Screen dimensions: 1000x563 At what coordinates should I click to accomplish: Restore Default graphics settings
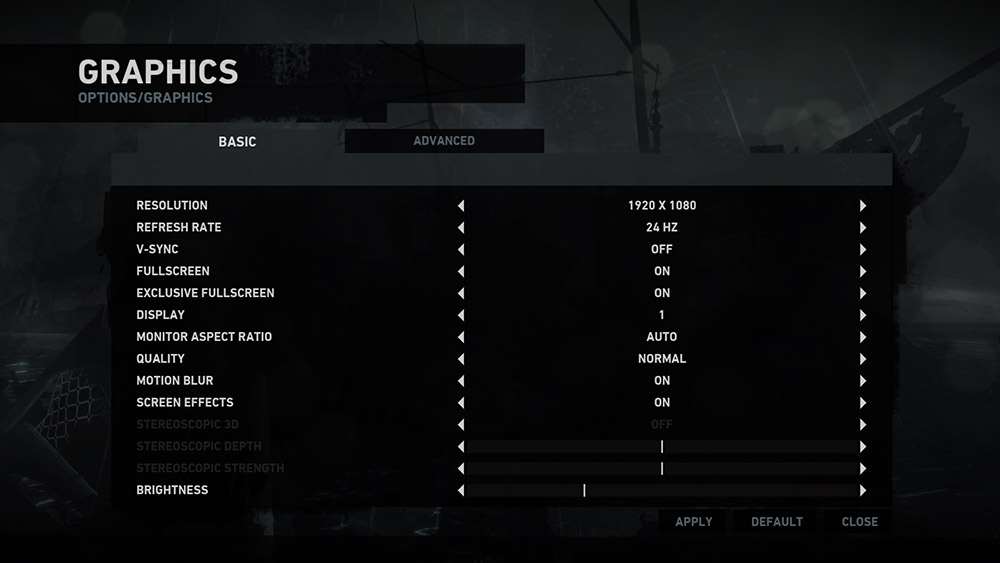[x=777, y=521]
